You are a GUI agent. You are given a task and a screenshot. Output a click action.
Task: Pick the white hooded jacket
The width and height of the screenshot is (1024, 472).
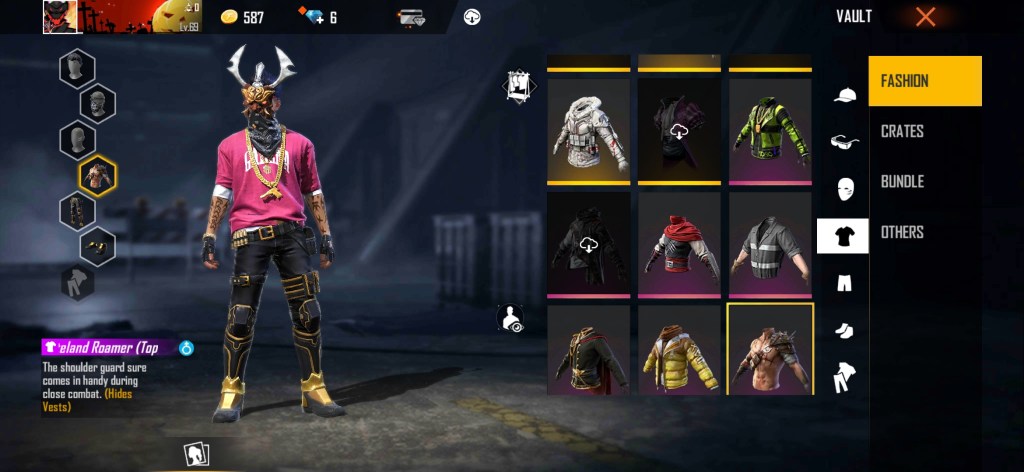(589, 130)
